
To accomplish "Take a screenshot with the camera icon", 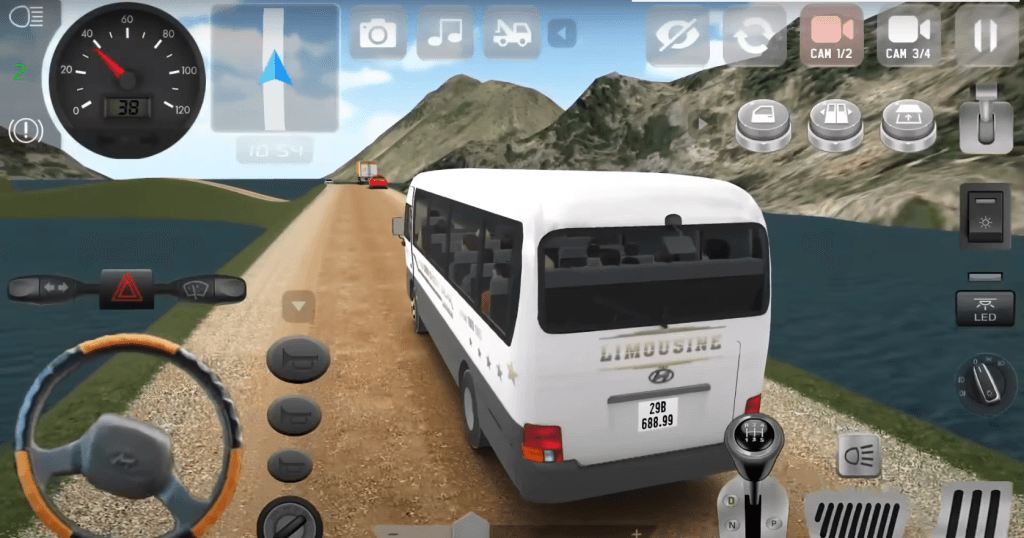I will click(377, 34).
